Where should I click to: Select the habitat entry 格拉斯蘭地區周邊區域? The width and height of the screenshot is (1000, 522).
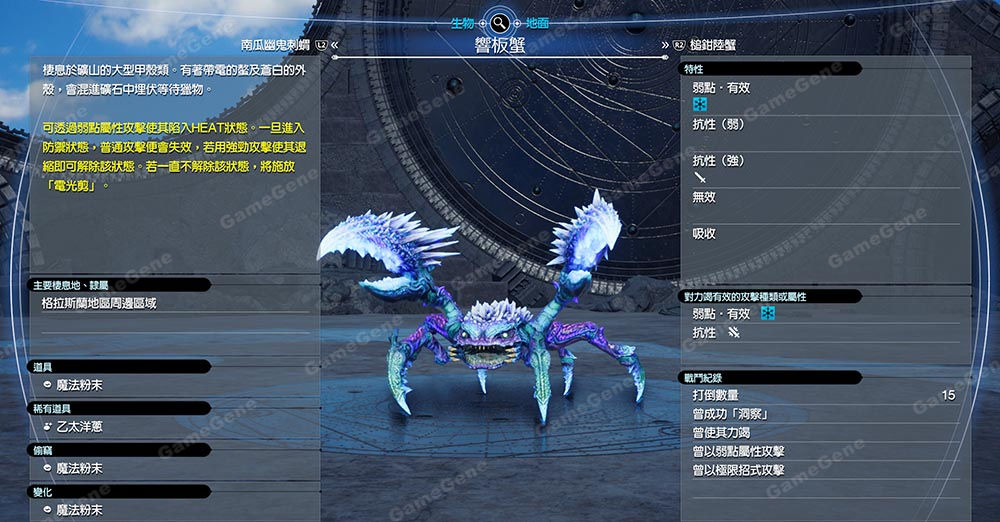(99, 303)
